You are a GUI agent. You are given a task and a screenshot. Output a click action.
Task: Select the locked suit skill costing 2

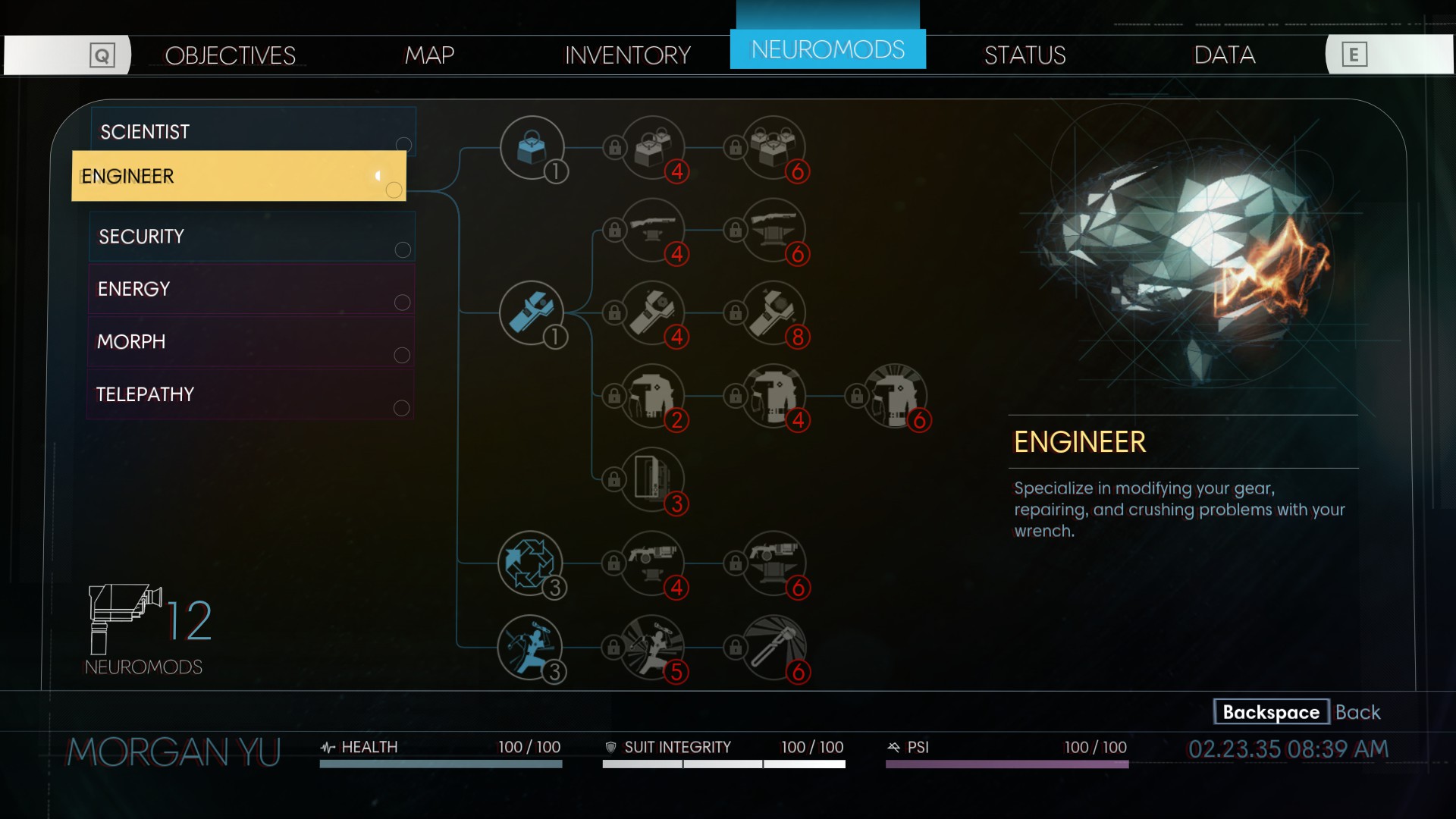pyautogui.click(x=652, y=396)
